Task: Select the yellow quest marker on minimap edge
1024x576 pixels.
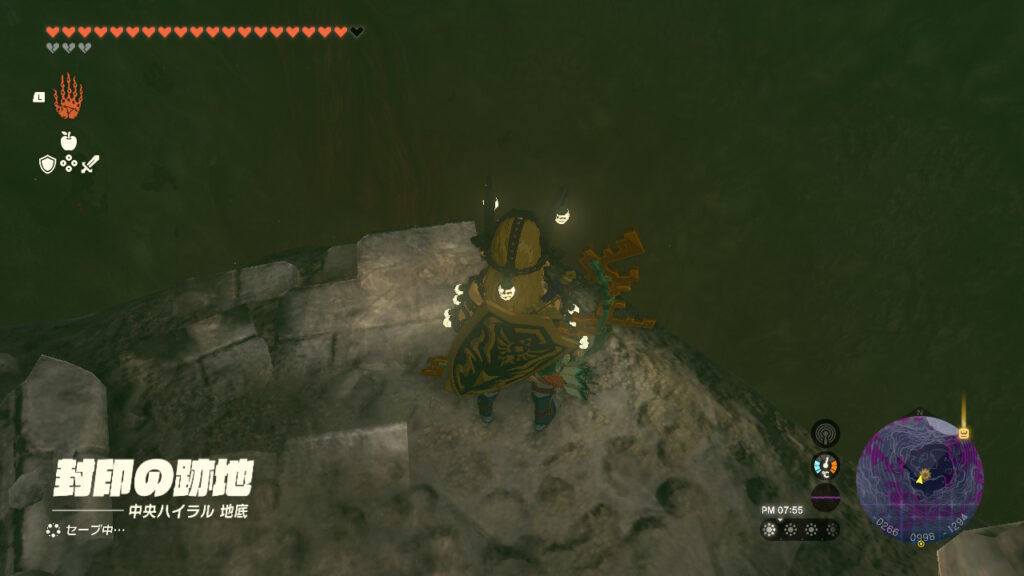Action: (x=964, y=433)
